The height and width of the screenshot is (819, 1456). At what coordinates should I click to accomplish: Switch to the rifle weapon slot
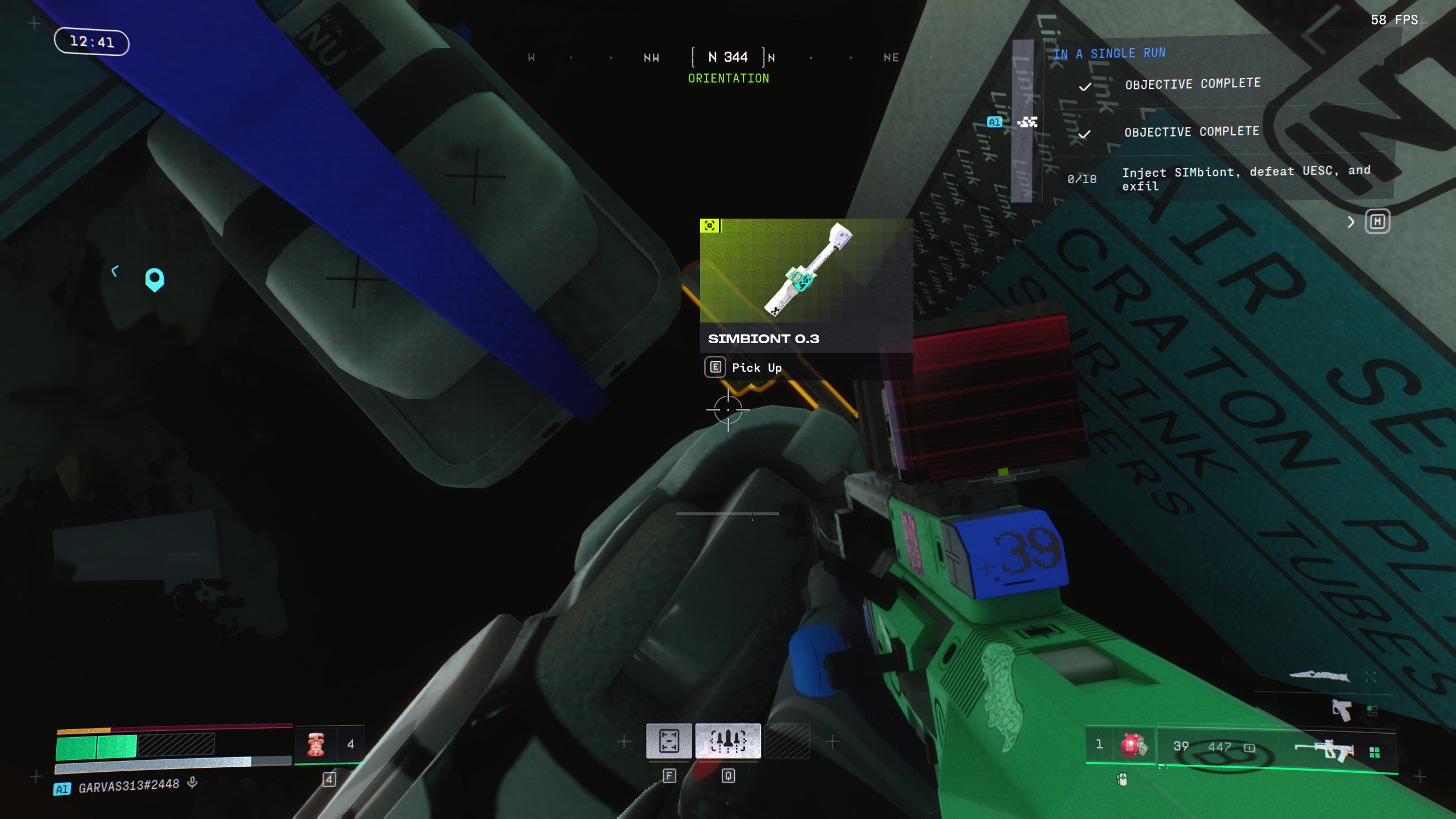[x=1324, y=750]
